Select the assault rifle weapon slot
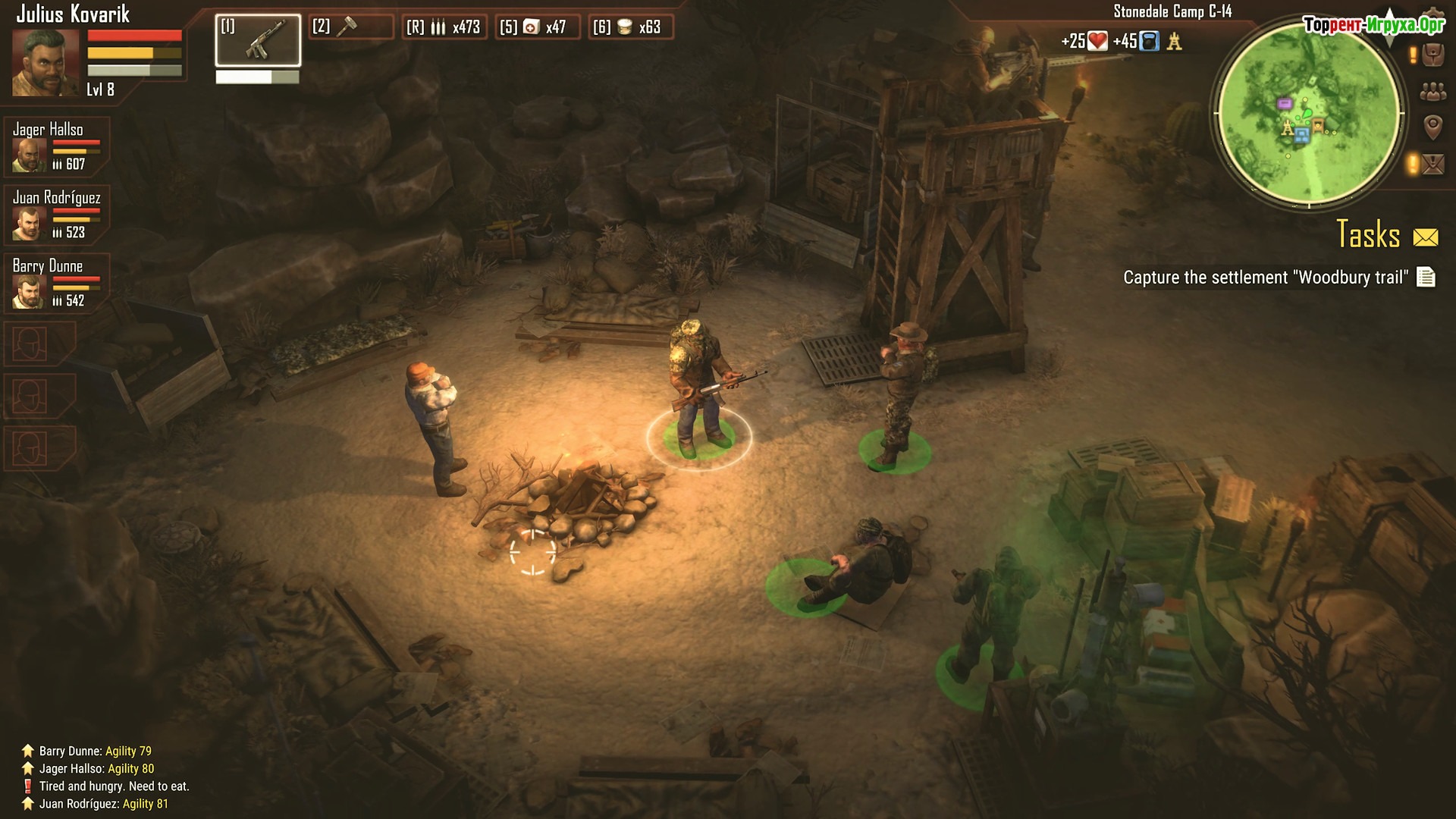The height and width of the screenshot is (819, 1456). coord(258,40)
